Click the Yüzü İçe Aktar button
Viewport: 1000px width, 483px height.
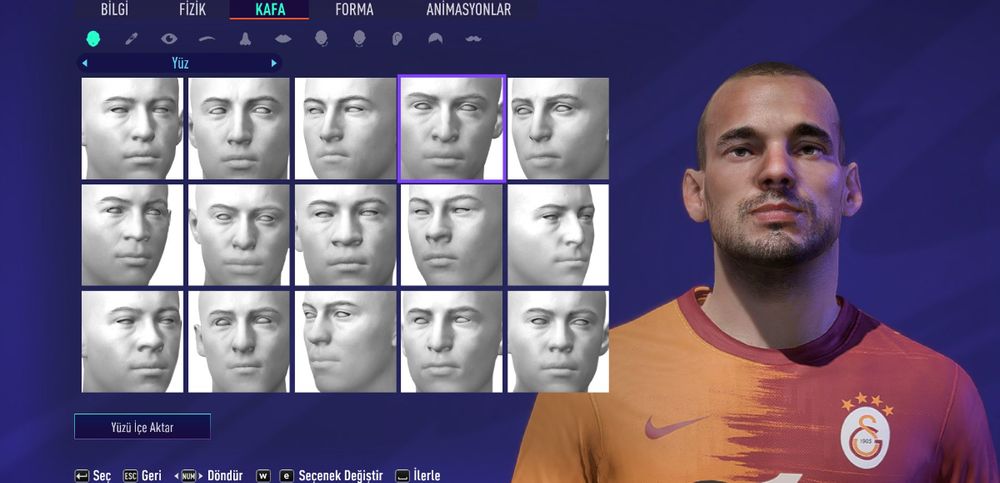coord(142,427)
